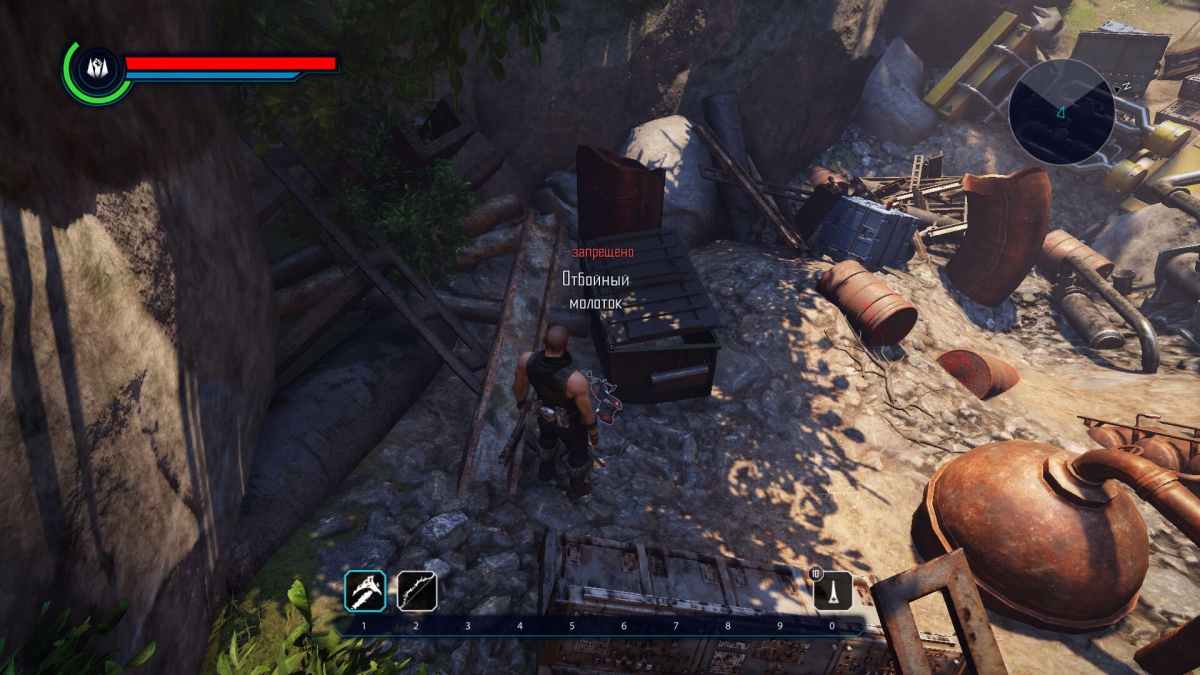Viewport: 1200px width, 675px height.
Task: Click the raised fist faction emblem
Action: [x=96, y=70]
